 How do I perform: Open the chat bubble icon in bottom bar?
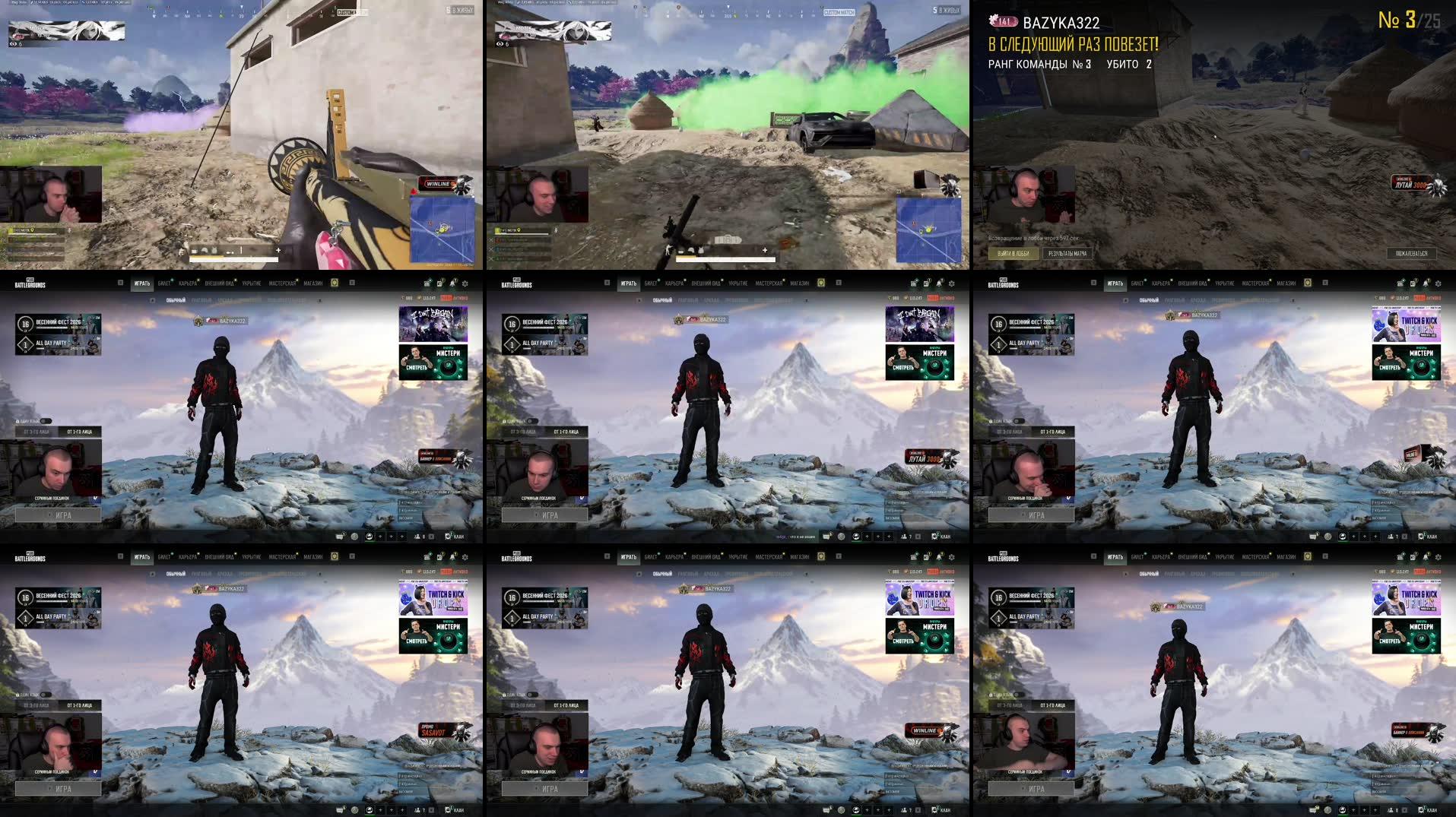click(x=340, y=538)
